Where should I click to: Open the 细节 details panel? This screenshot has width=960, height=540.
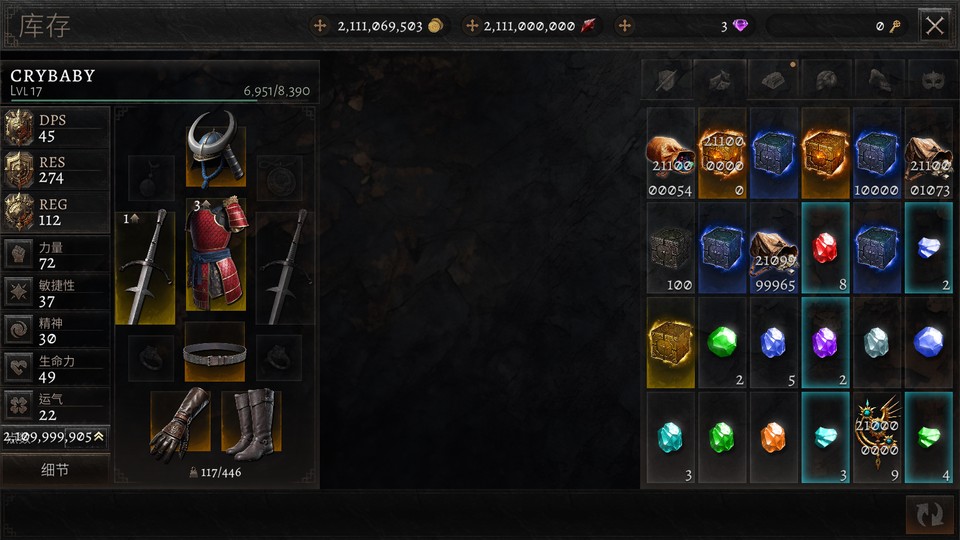(x=54, y=470)
